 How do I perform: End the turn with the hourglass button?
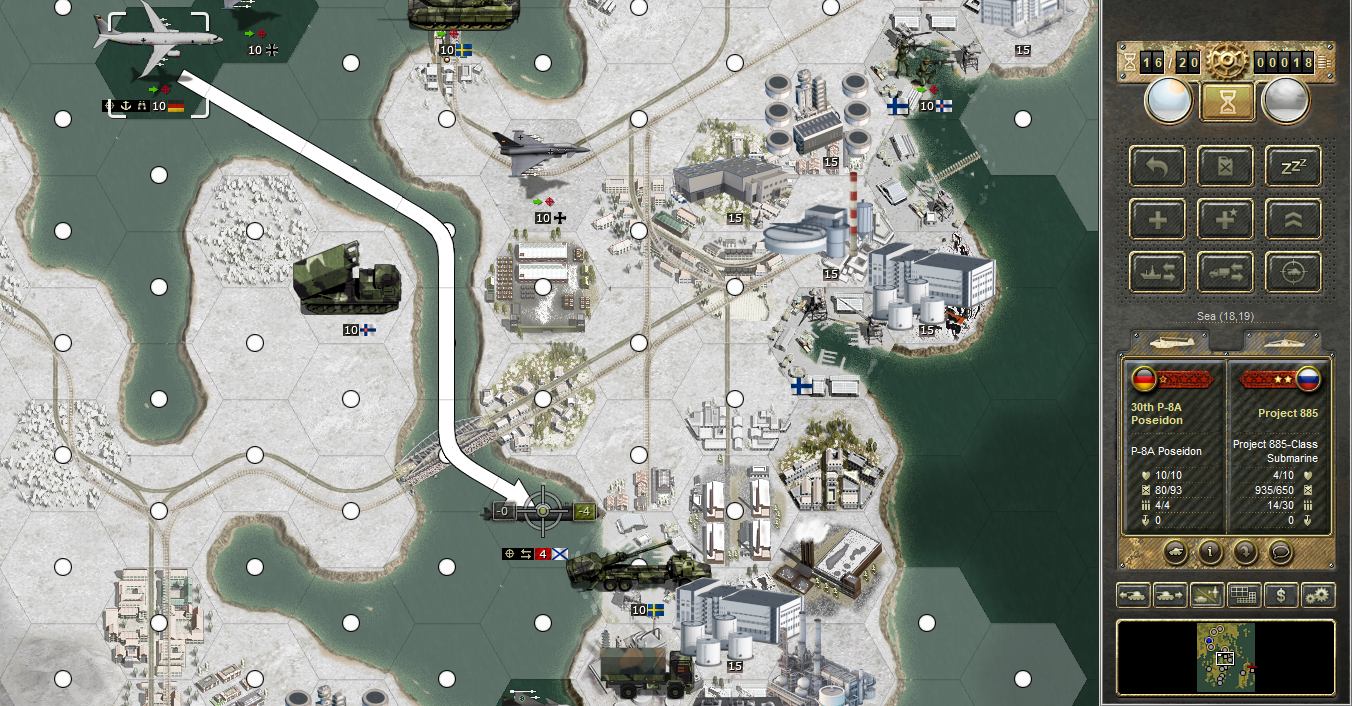(x=1227, y=100)
